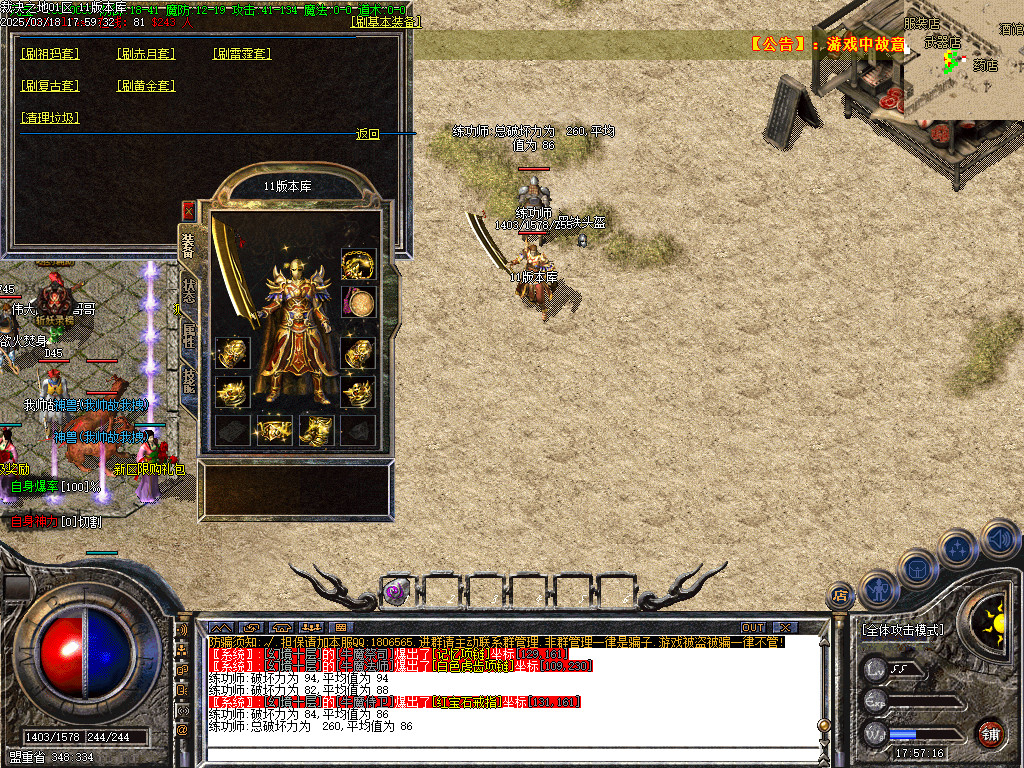Click the 刷祖玛套 link
1024x768 pixels.
pos(50,54)
